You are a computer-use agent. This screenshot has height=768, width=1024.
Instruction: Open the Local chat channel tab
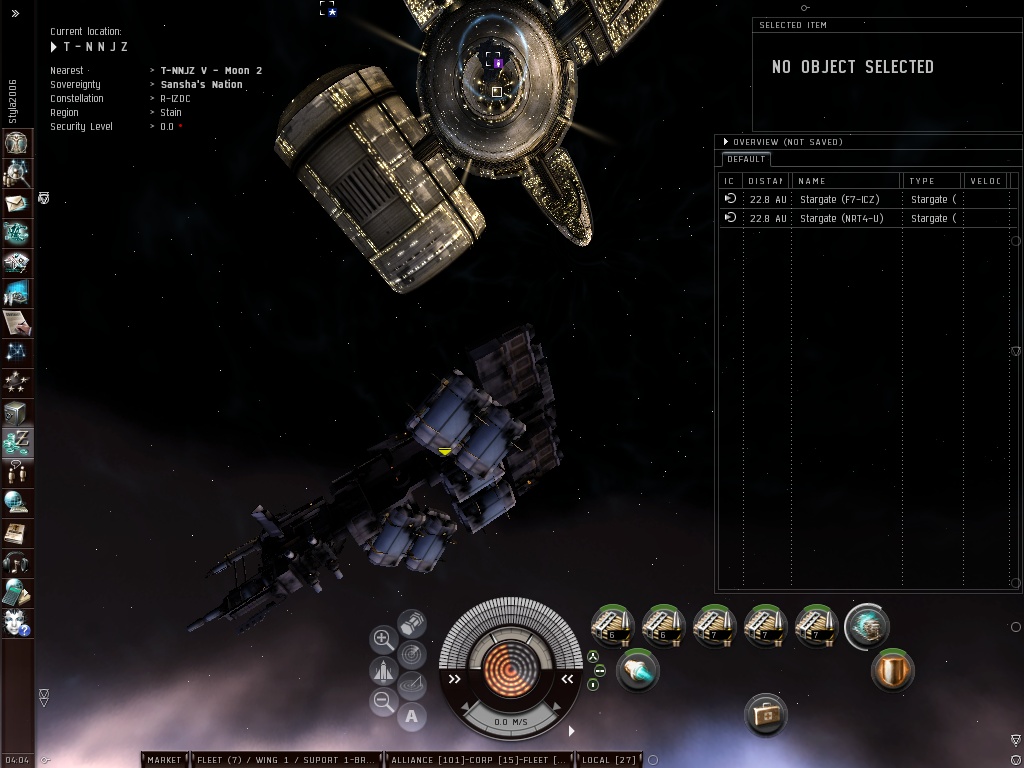[x=609, y=760]
